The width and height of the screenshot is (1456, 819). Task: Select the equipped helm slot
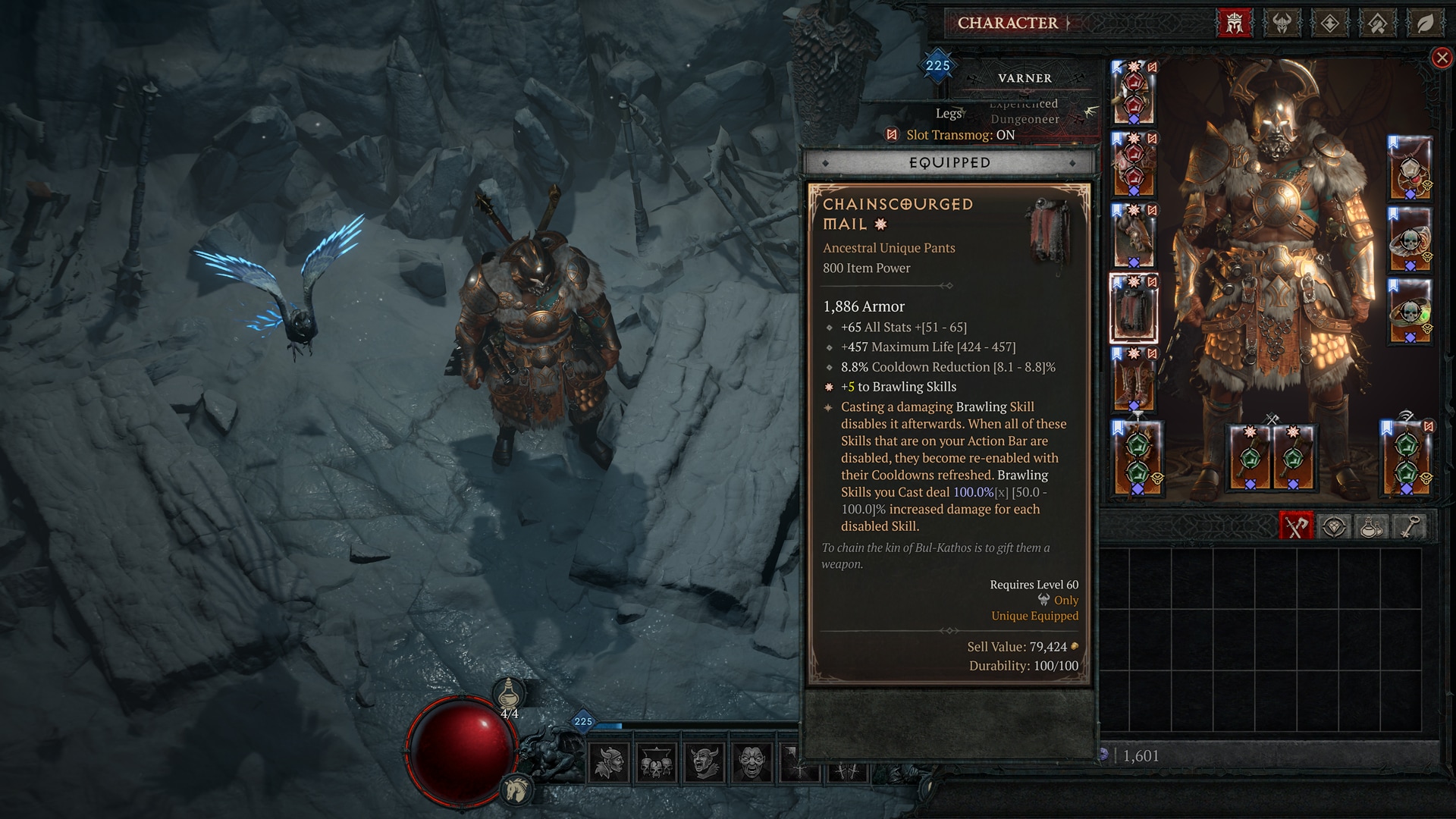pos(1134,93)
